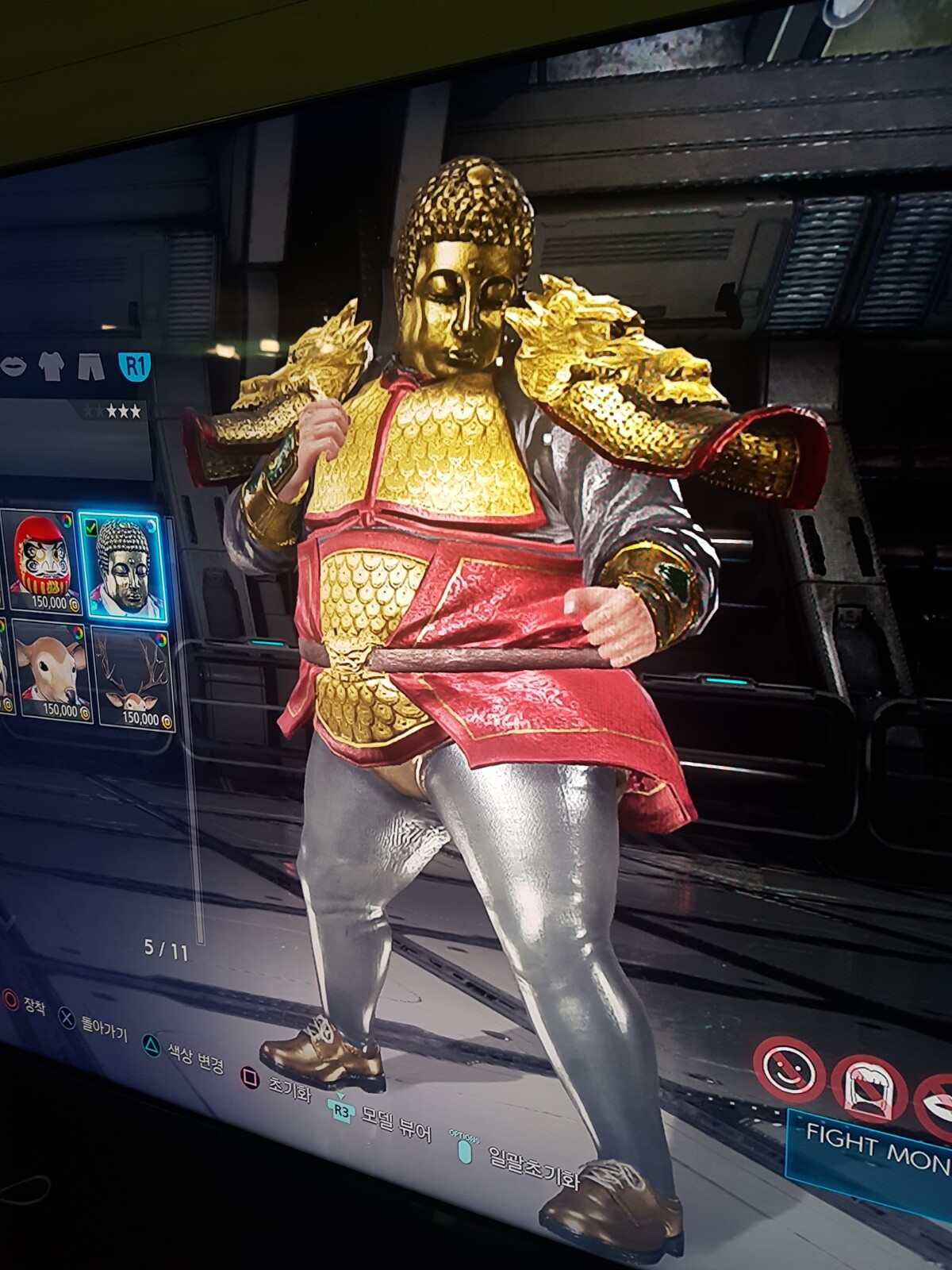The image size is (952, 1270).
Task: Choose the equipped Buddha head item
Action: [122, 566]
